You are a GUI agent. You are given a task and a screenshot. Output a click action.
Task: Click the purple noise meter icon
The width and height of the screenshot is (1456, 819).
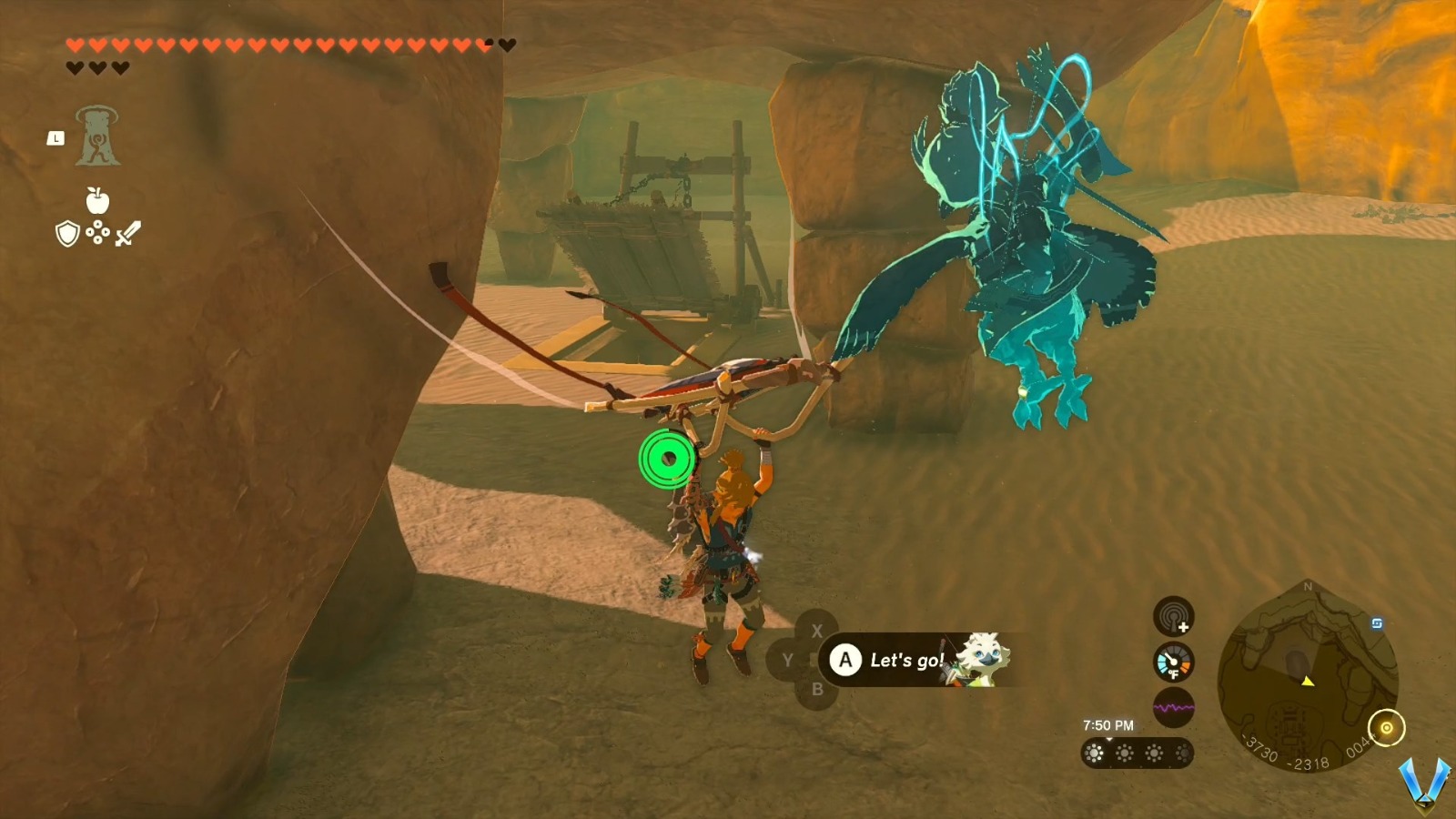point(1173,706)
